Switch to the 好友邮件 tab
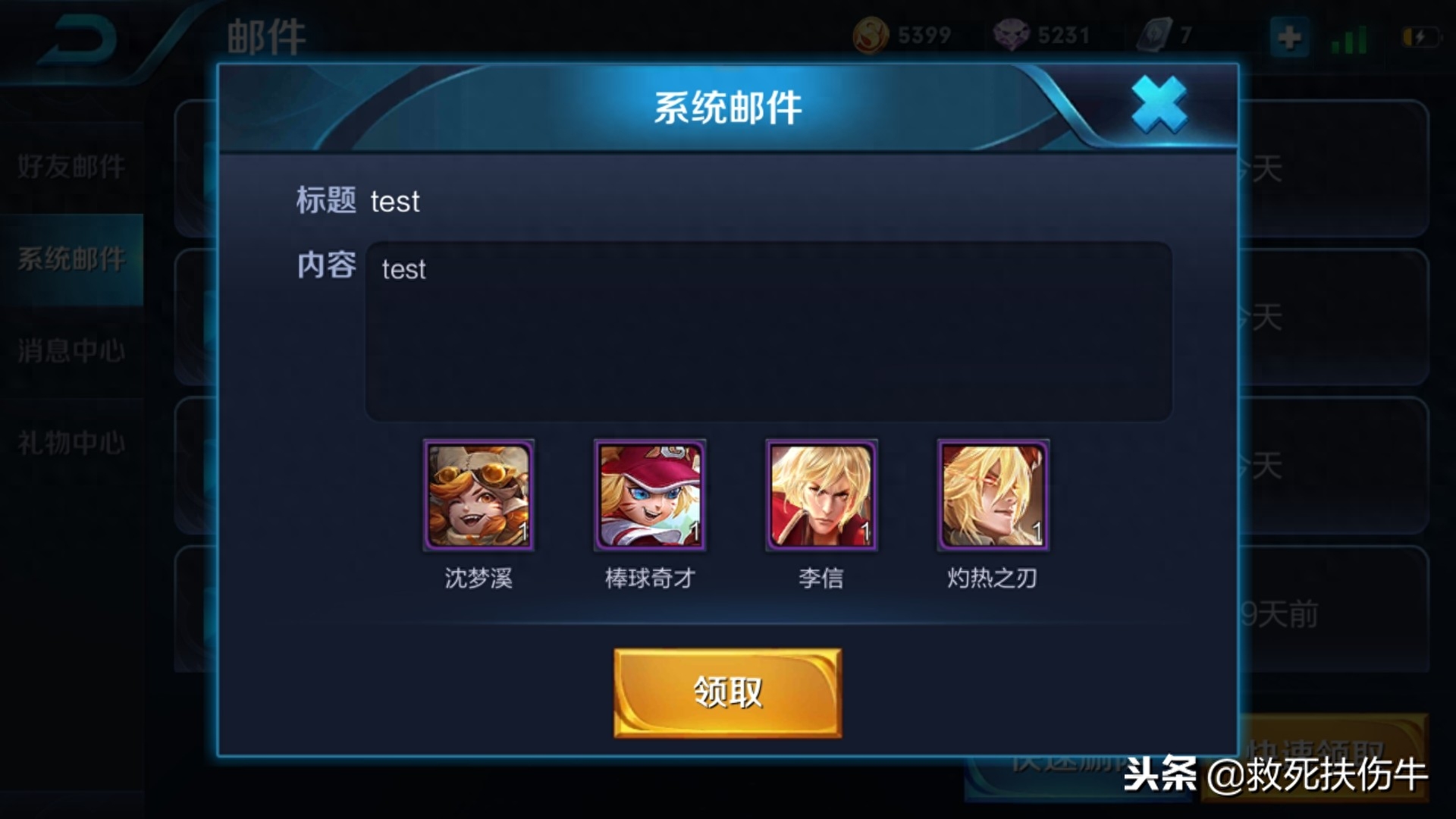Image resolution: width=1456 pixels, height=819 pixels. click(x=71, y=167)
